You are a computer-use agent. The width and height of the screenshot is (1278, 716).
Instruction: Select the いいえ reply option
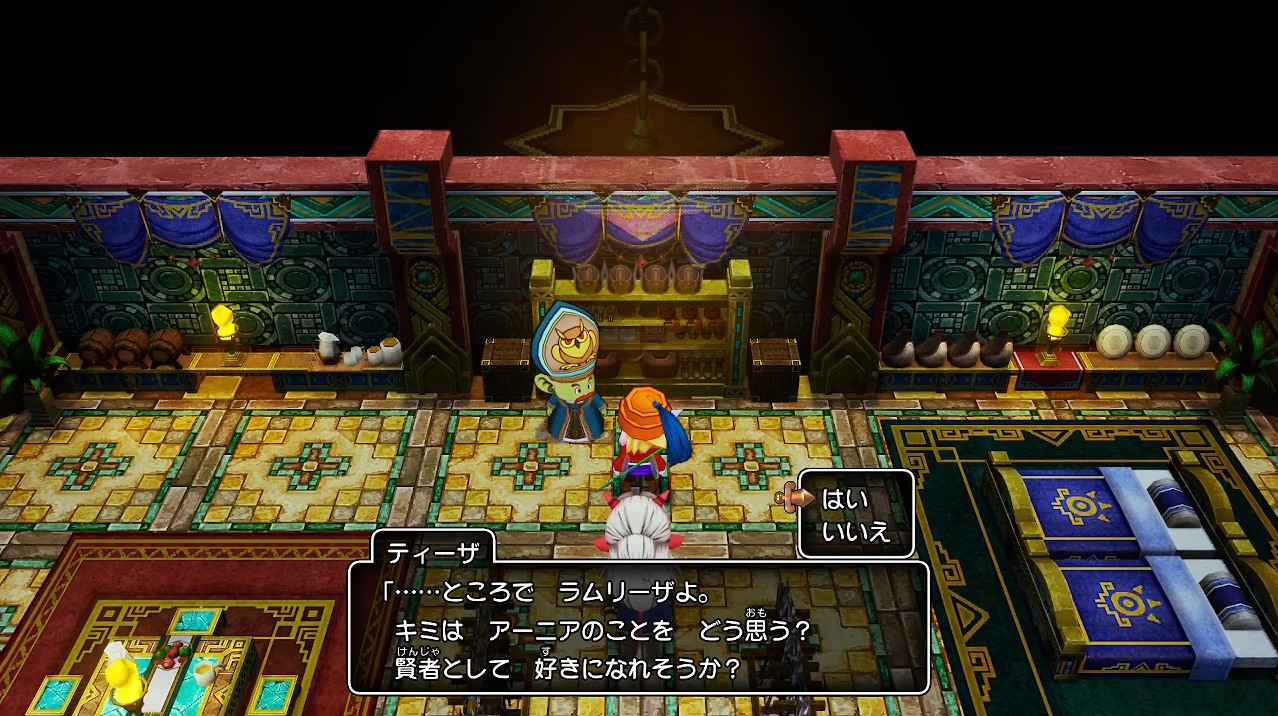(855, 531)
